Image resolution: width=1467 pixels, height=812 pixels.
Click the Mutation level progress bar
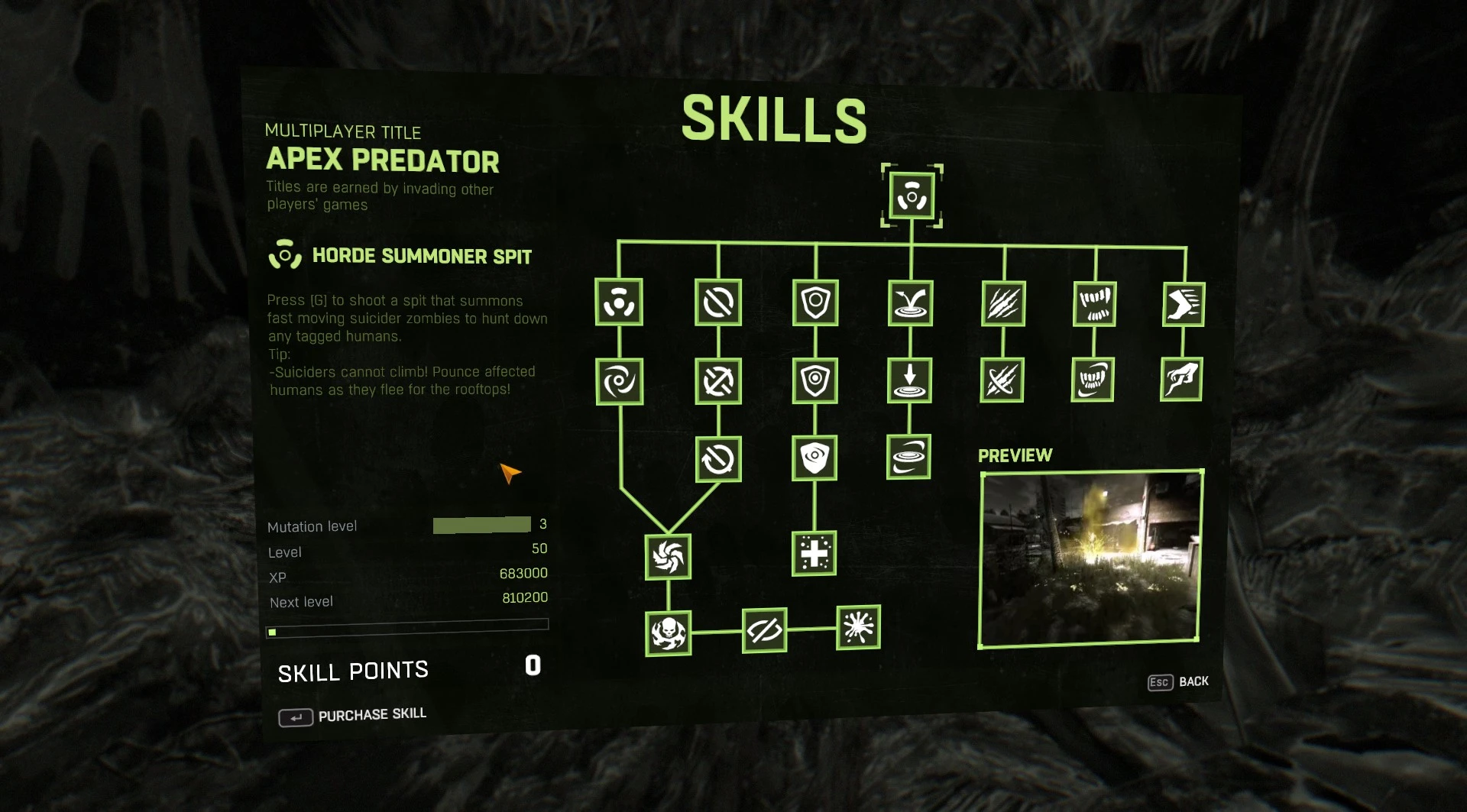pyautogui.click(x=481, y=525)
